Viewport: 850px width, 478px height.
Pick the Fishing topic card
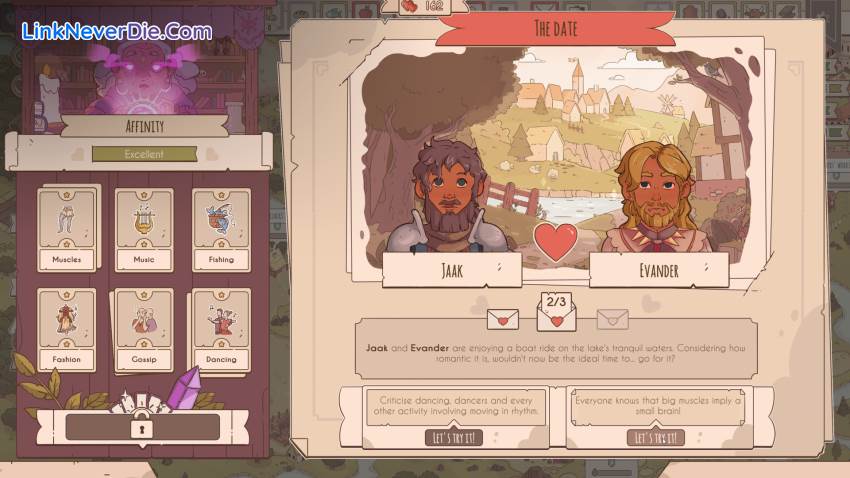point(221,230)
